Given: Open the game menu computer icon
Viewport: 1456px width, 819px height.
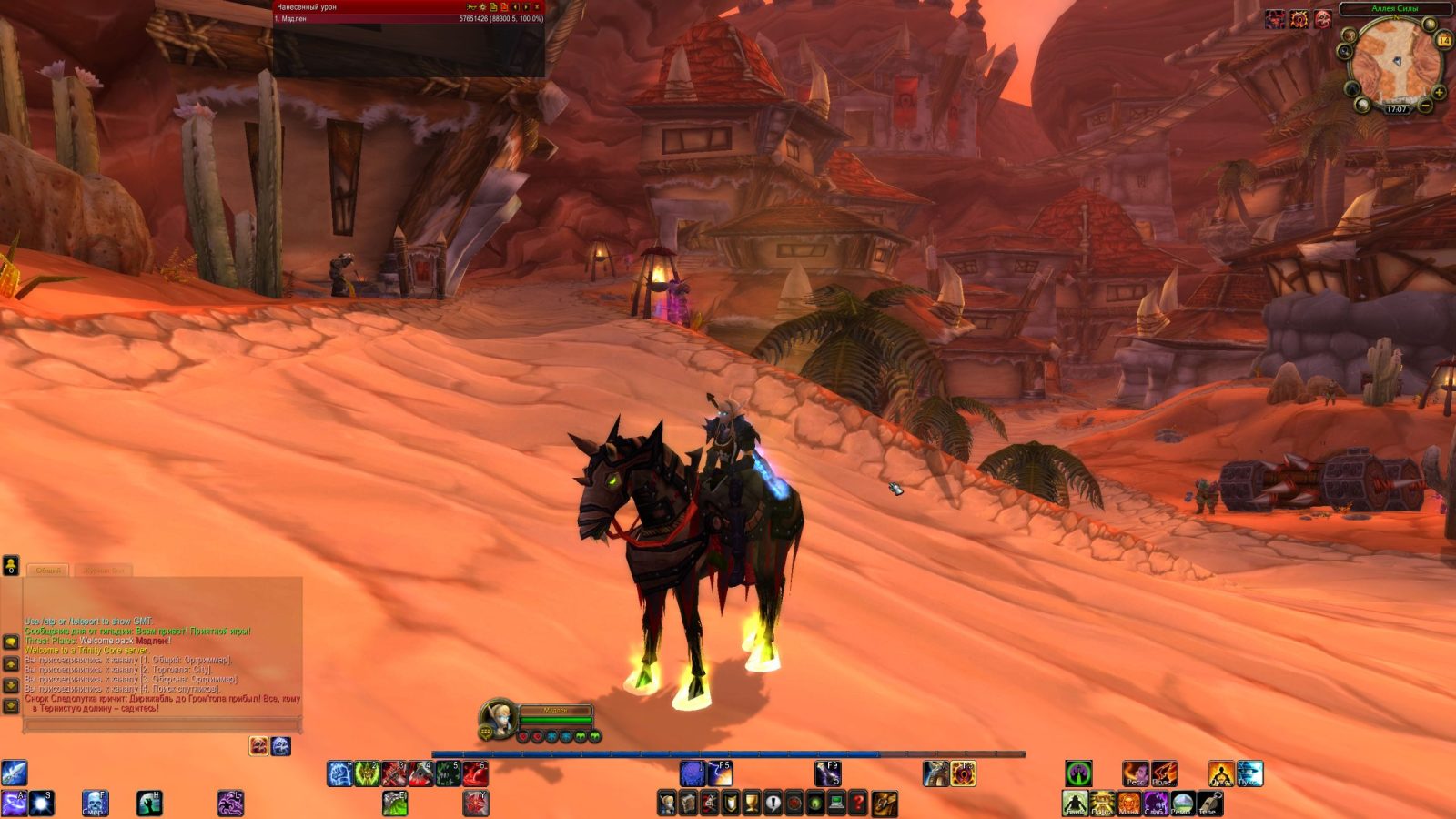Looking at the screenshot, I should point(836,804).
